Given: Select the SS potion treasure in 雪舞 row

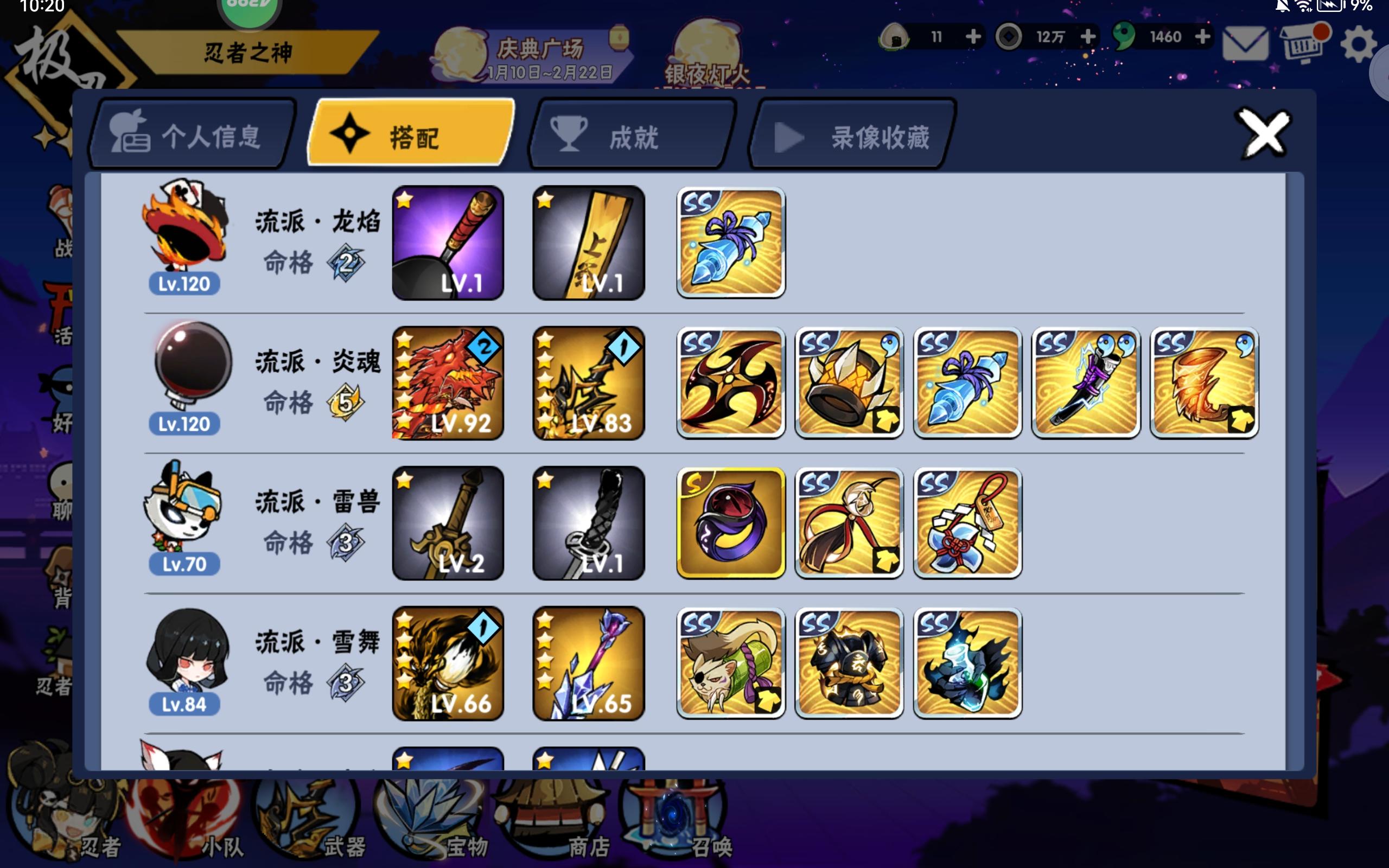Looking at the screenshot, I should 969,663.
